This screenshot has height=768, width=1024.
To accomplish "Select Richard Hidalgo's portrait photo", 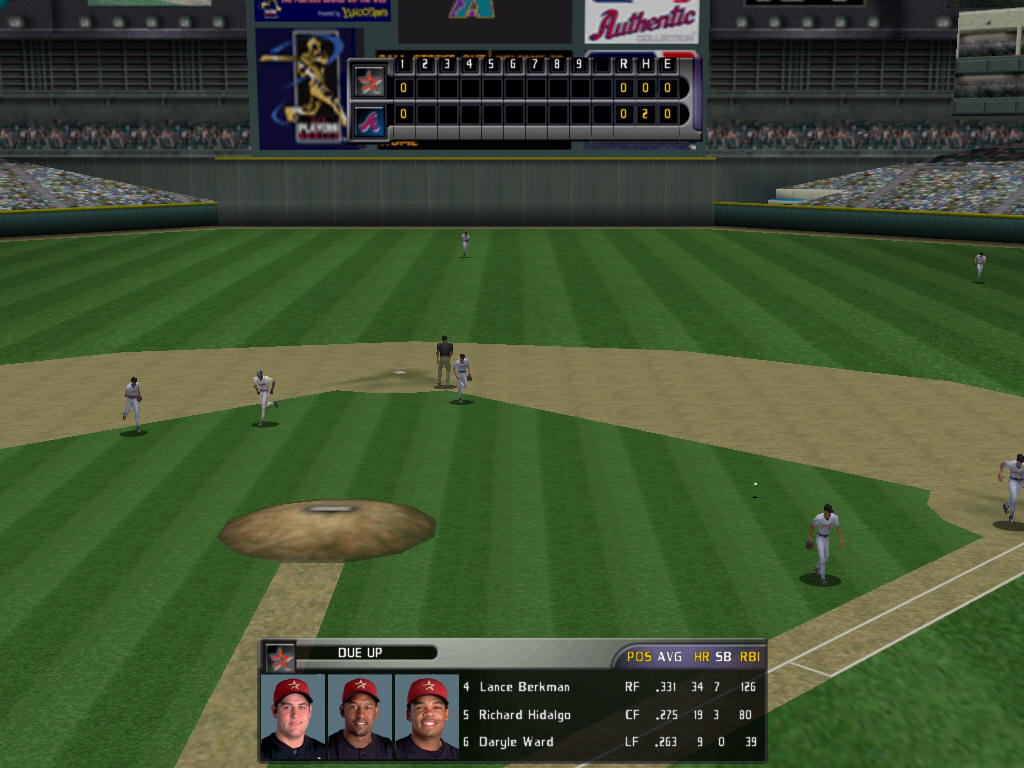I will (x=360, y=716).
